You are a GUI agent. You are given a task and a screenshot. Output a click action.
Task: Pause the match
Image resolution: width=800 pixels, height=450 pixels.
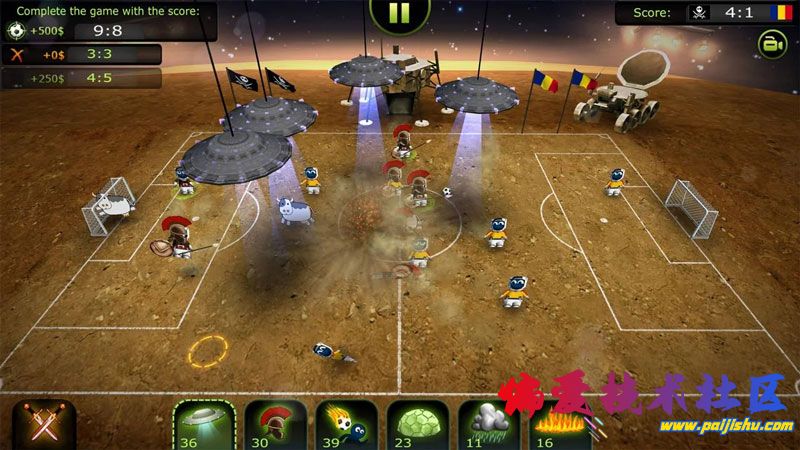pyautogui.click(x=399, y=12)
